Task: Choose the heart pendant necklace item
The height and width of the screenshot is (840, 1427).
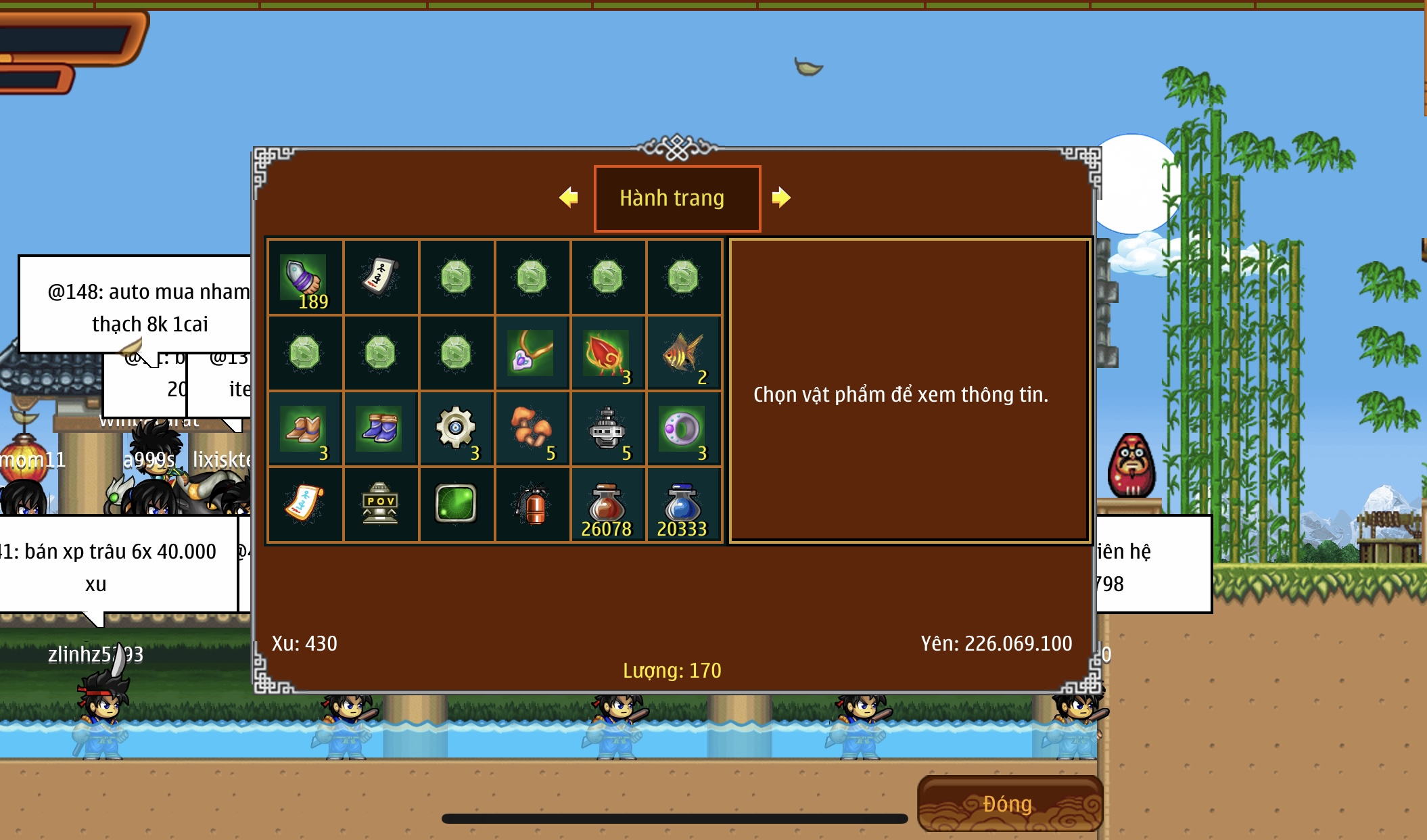Action: pos(532,353)
